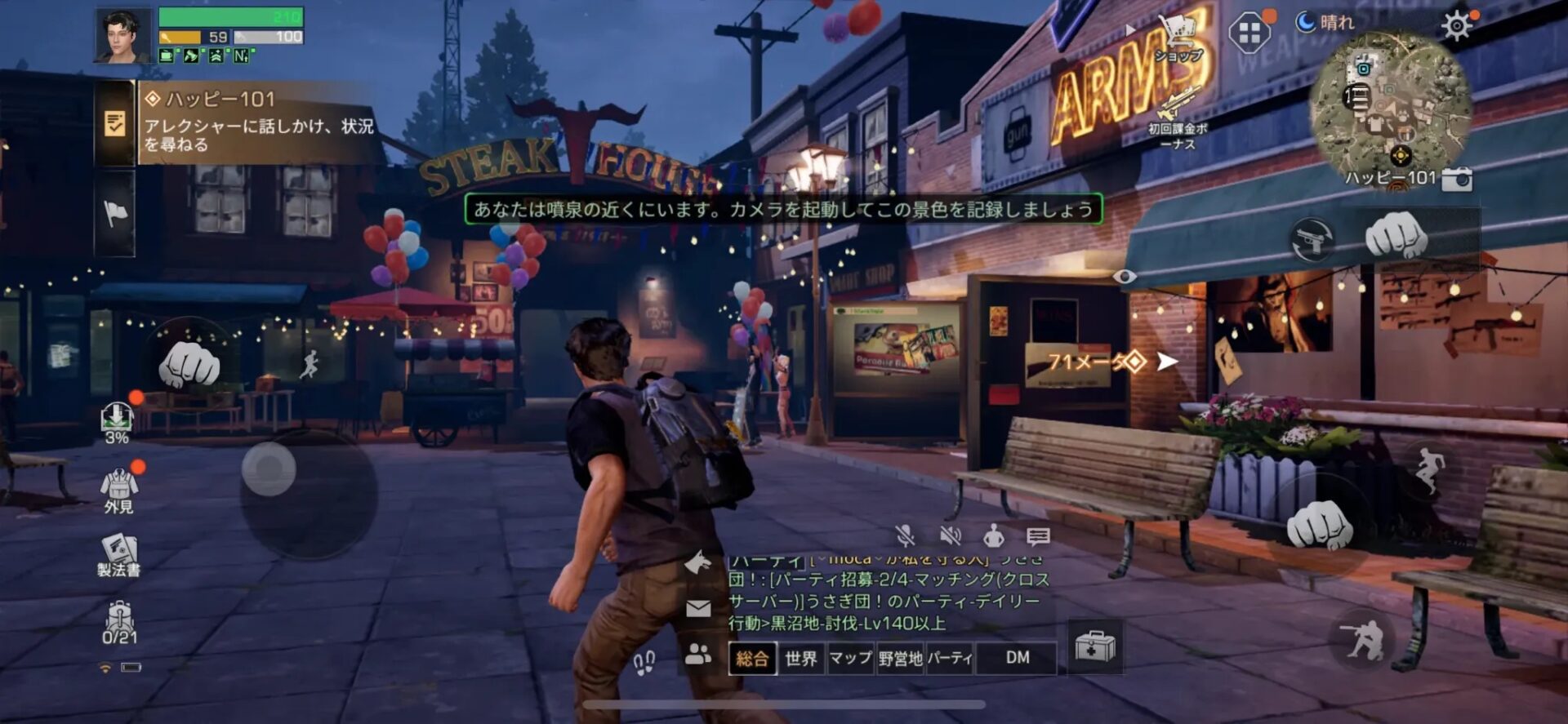Open the mail envelope icon
1568x724 pixels.
click(x=698, y=608)
